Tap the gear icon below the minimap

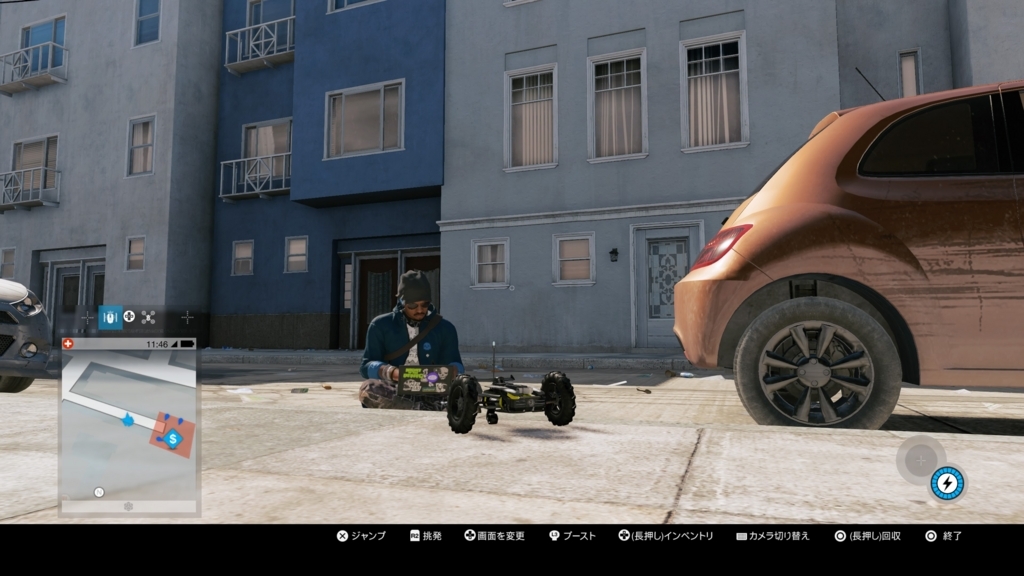(128, 507)
